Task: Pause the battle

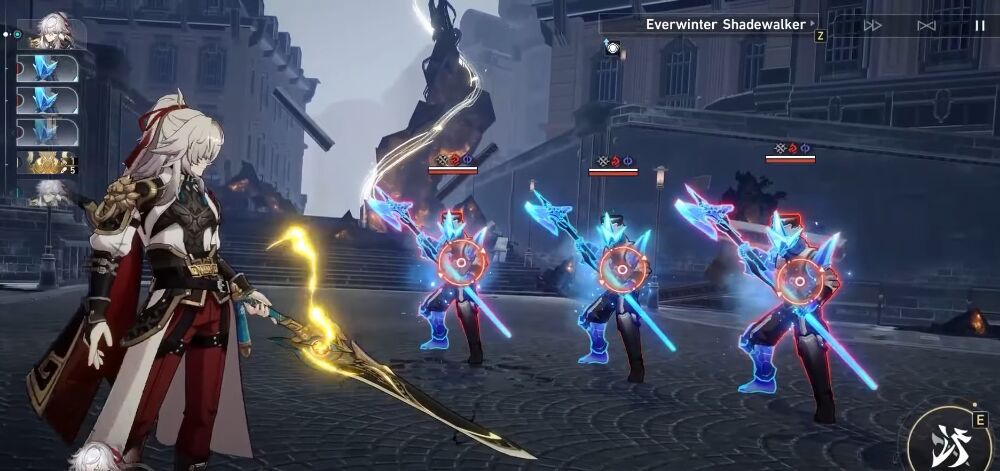Action: [979, 25]
